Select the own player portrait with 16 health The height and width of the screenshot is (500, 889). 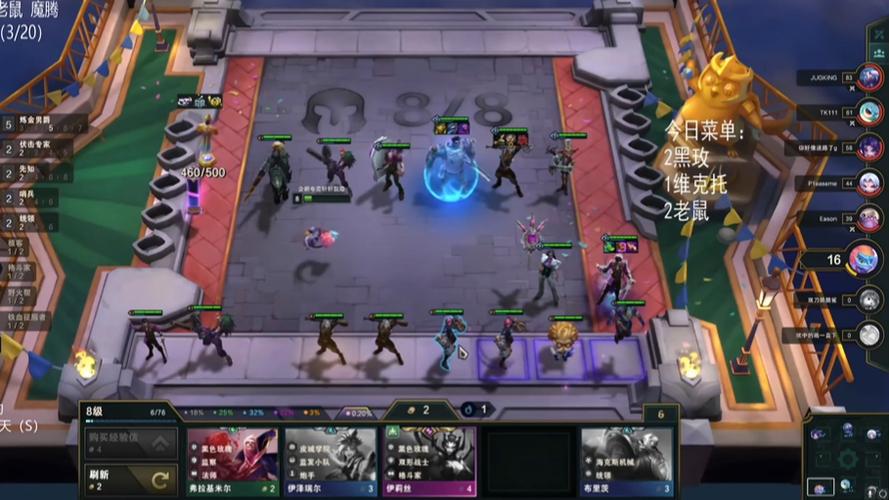(865, 259)
